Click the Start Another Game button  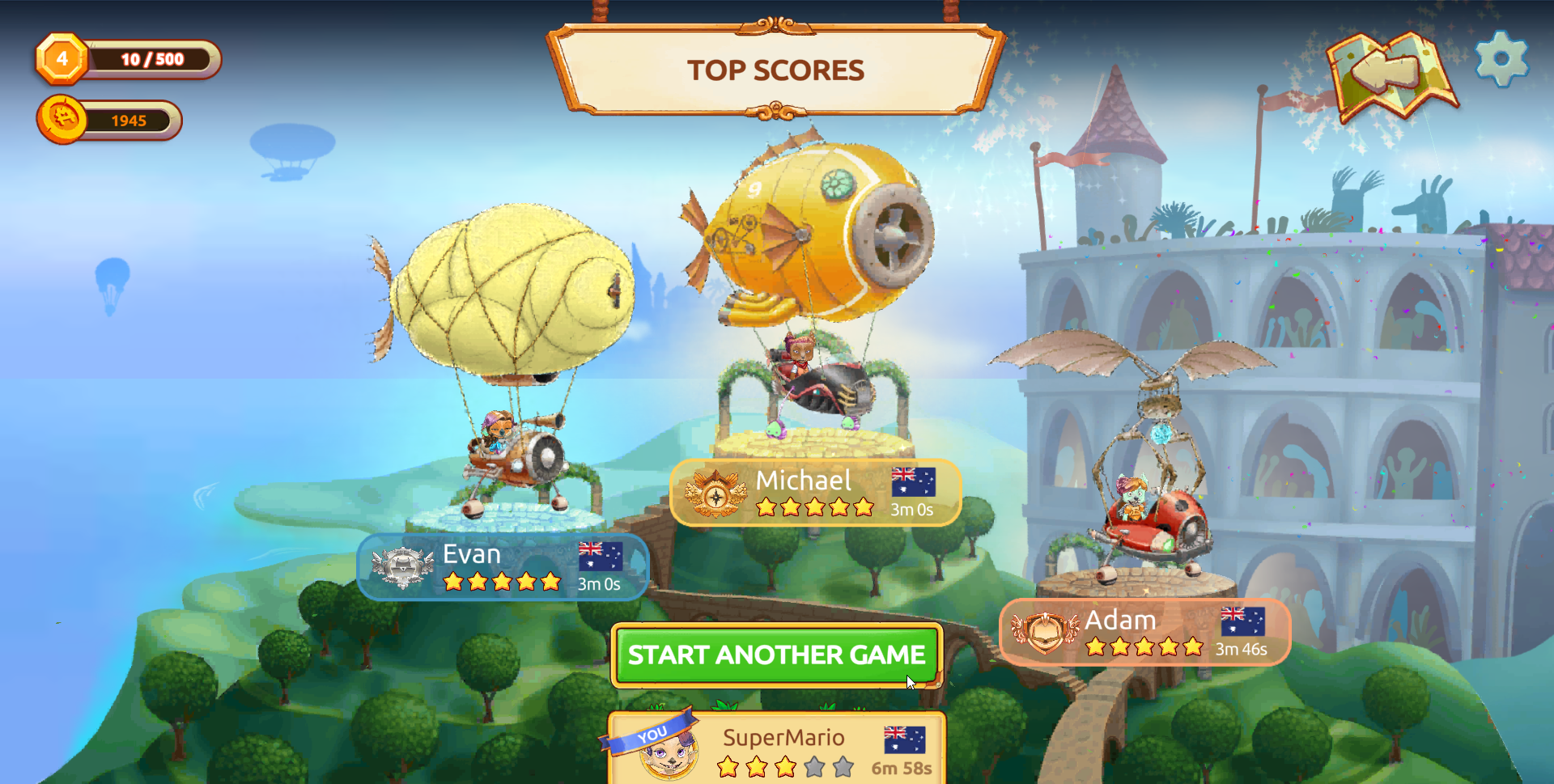pyautogui.click(x=776, y=655)
